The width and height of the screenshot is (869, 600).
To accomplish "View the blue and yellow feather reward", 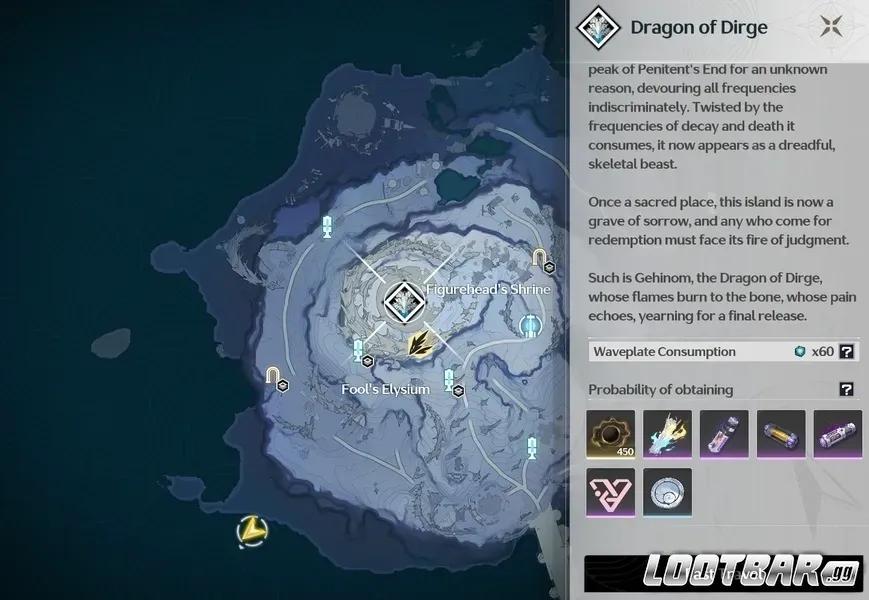I will pos(667,434).
